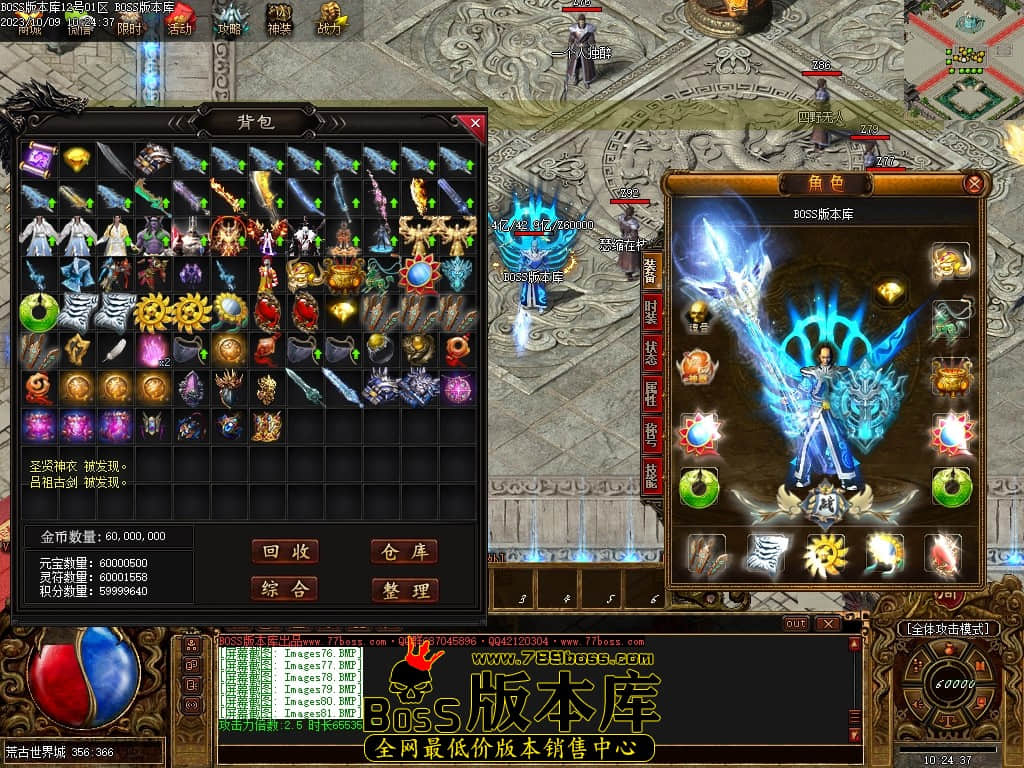Click the OUT button above the chat

click(x=796, y=623)
